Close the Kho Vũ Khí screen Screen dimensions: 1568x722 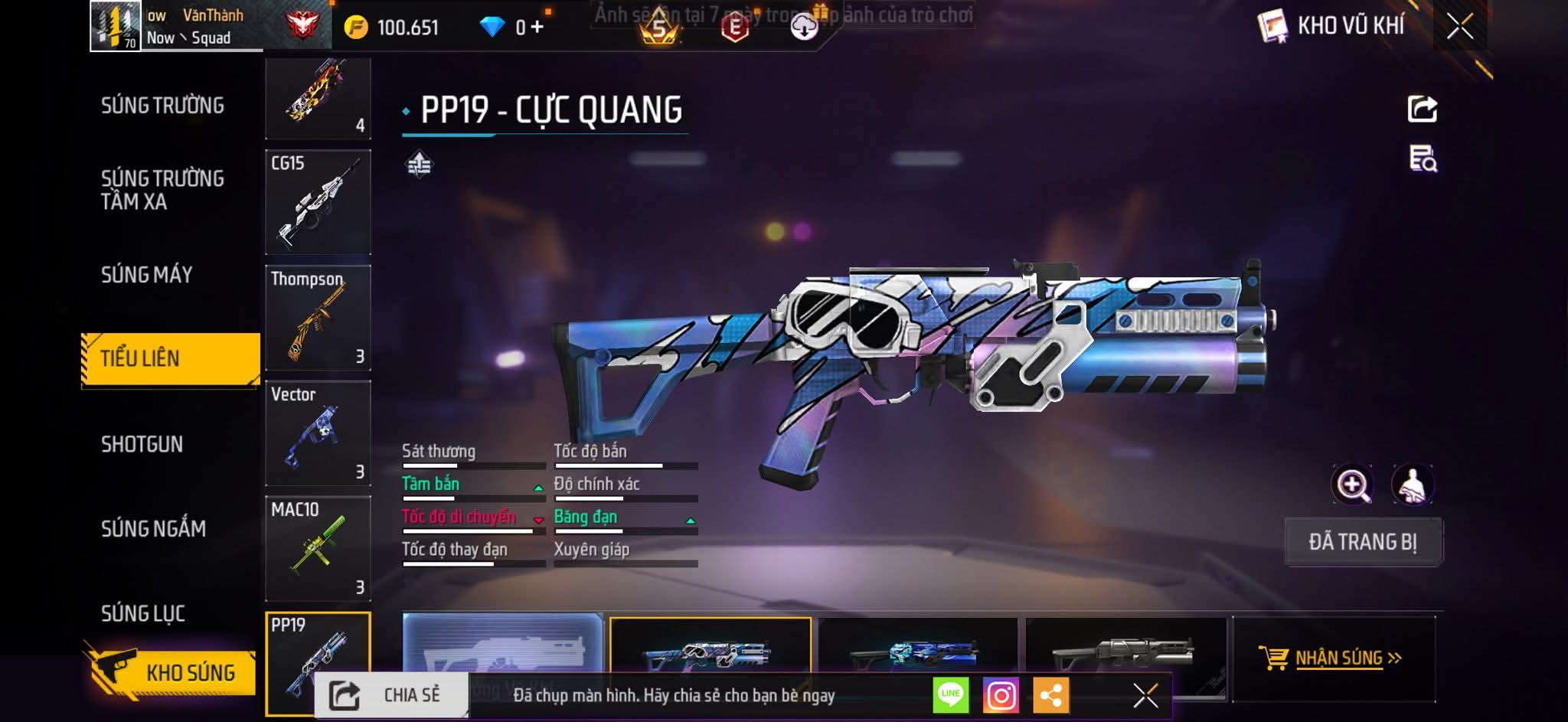tap(1459, 27)
